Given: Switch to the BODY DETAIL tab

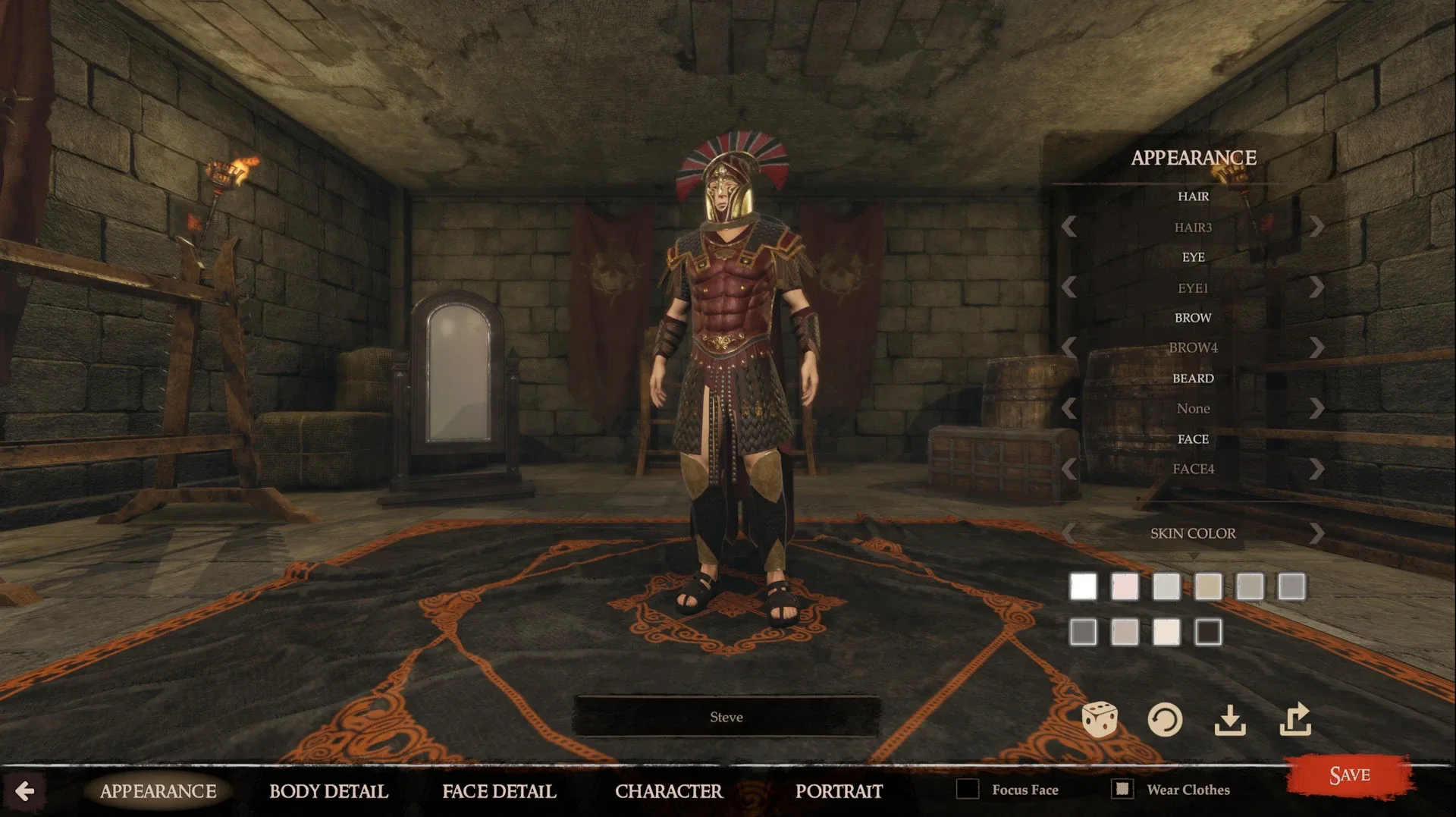Looking at the screenshot, I should 328,791.
